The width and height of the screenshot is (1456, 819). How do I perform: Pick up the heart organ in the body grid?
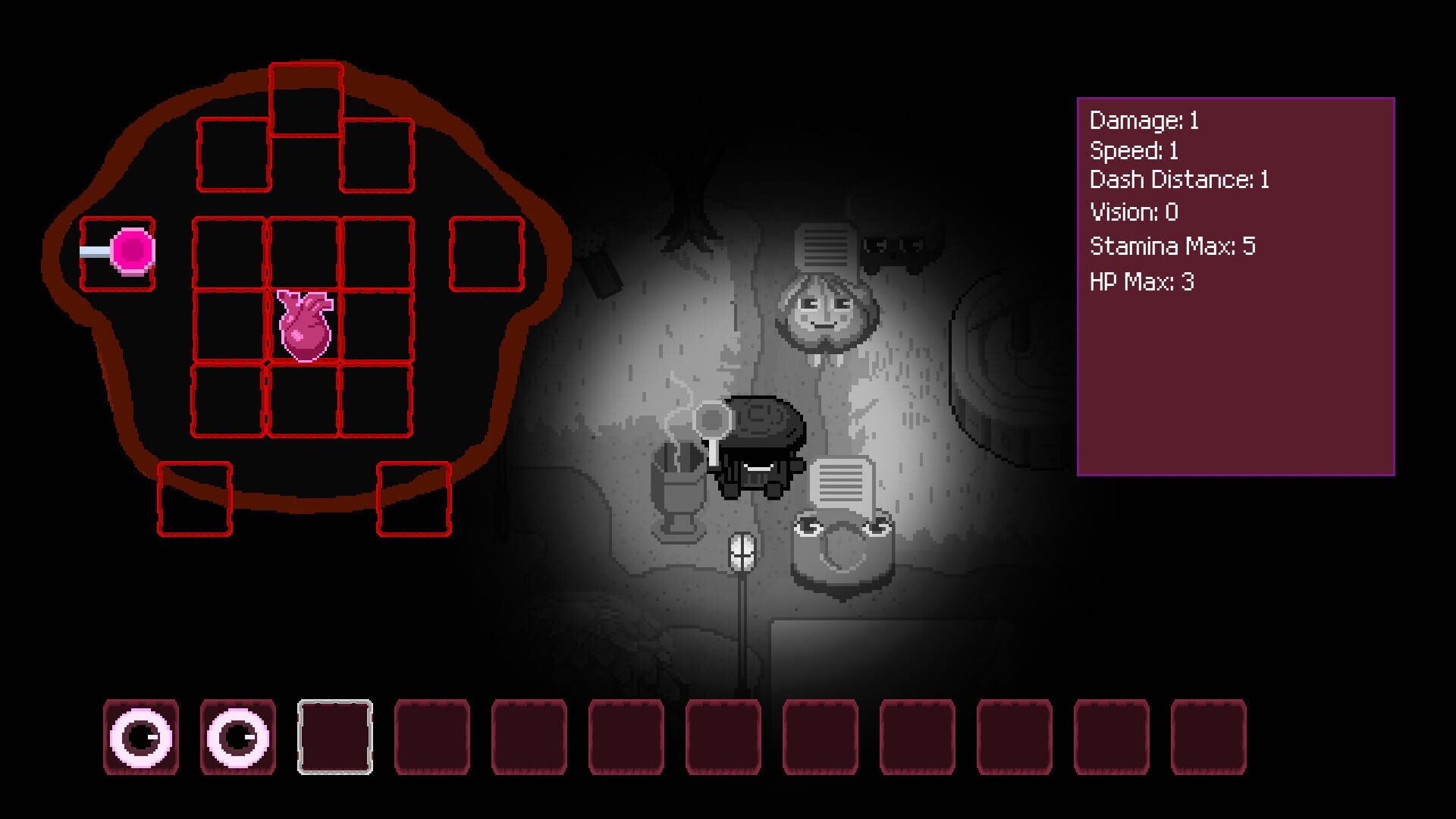[x=303, y=326]
